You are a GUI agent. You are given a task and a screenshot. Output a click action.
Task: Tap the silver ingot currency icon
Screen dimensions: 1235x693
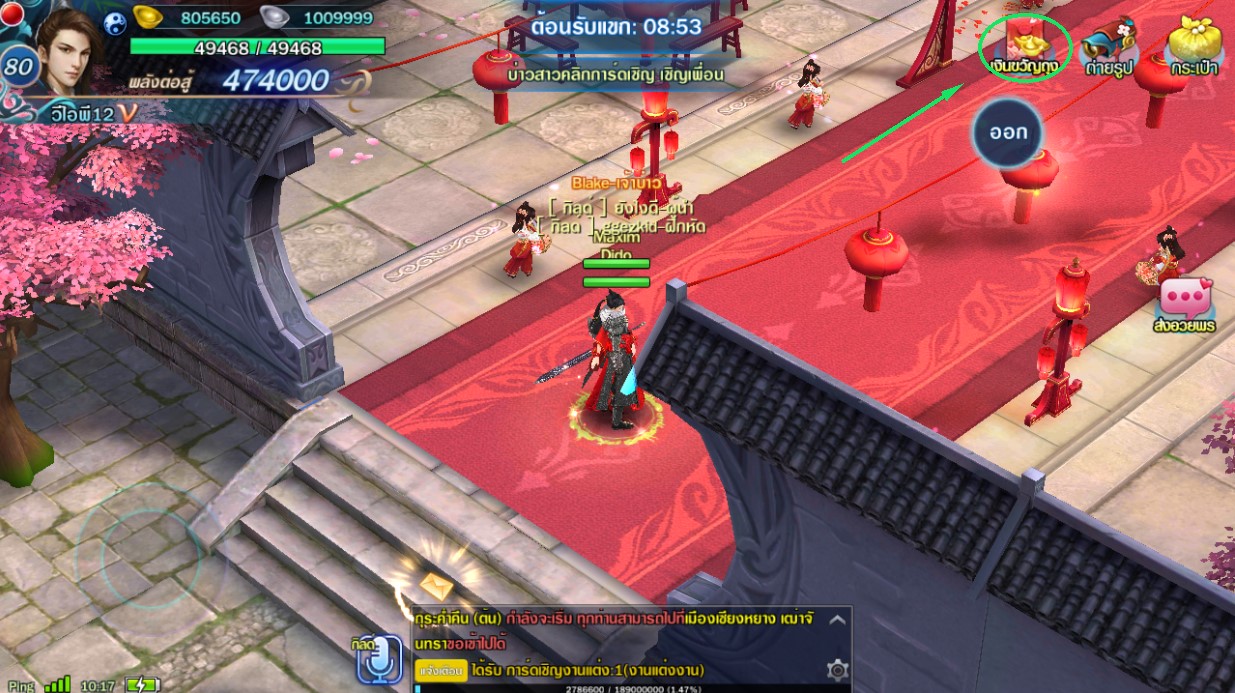275,17
